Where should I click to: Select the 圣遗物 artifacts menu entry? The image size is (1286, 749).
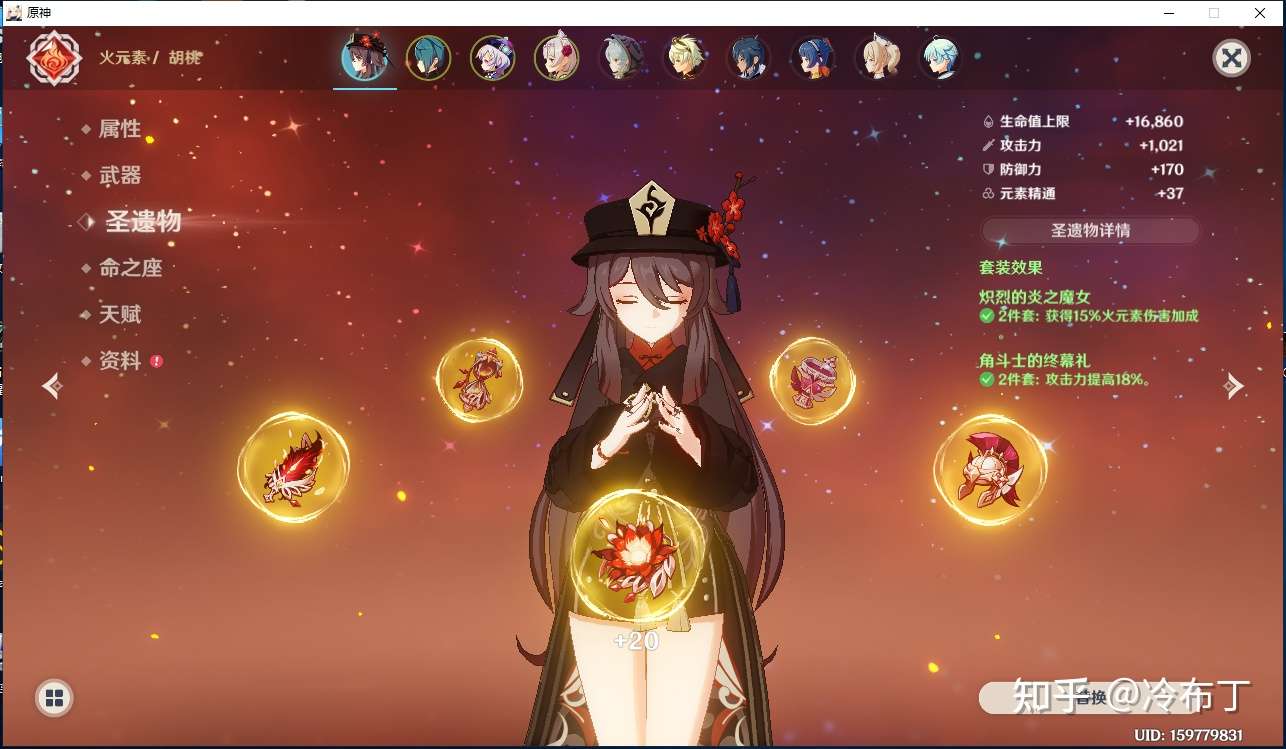[142, 222]
